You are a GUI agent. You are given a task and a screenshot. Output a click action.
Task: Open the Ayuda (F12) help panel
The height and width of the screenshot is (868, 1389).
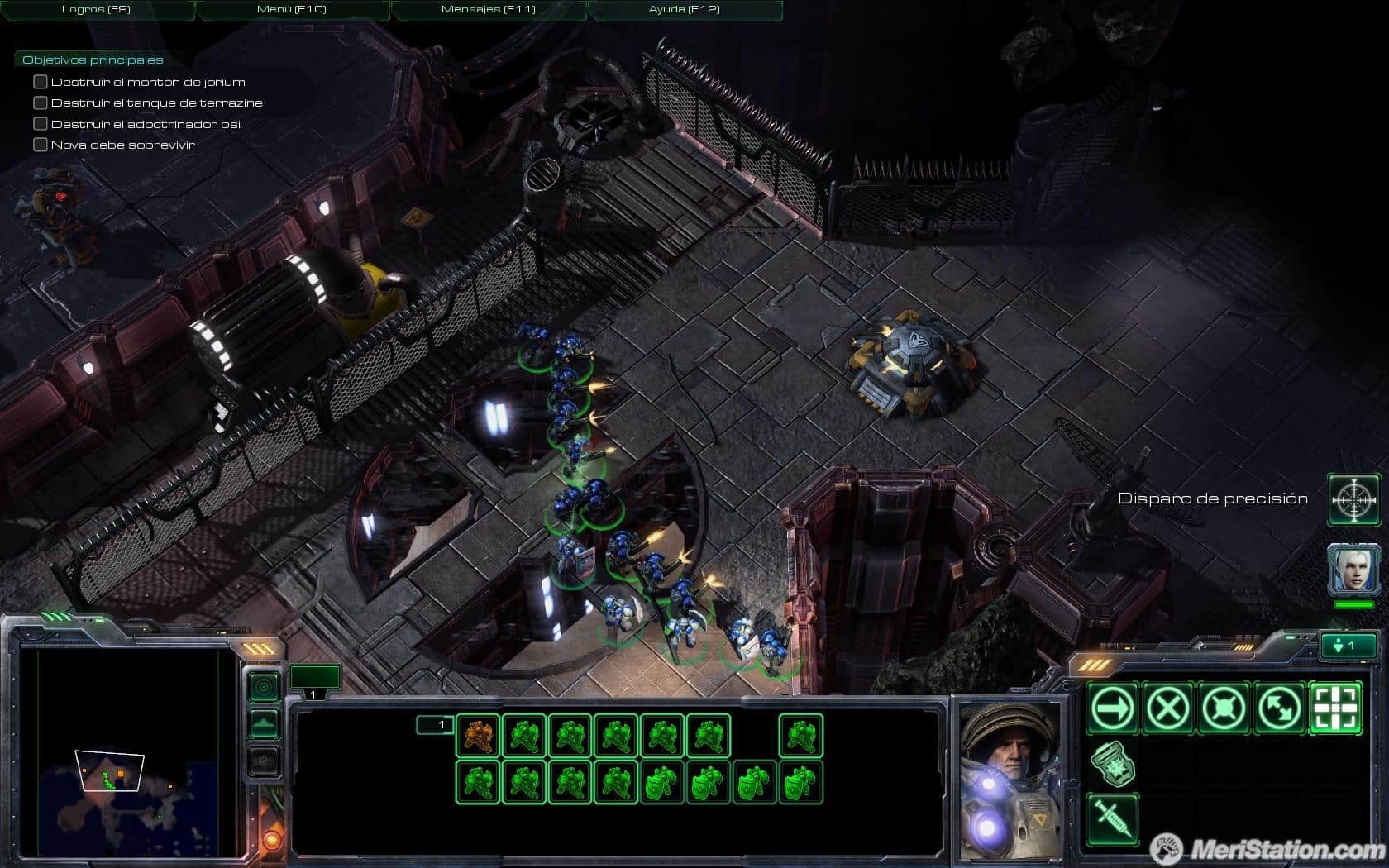coord(685,10)
